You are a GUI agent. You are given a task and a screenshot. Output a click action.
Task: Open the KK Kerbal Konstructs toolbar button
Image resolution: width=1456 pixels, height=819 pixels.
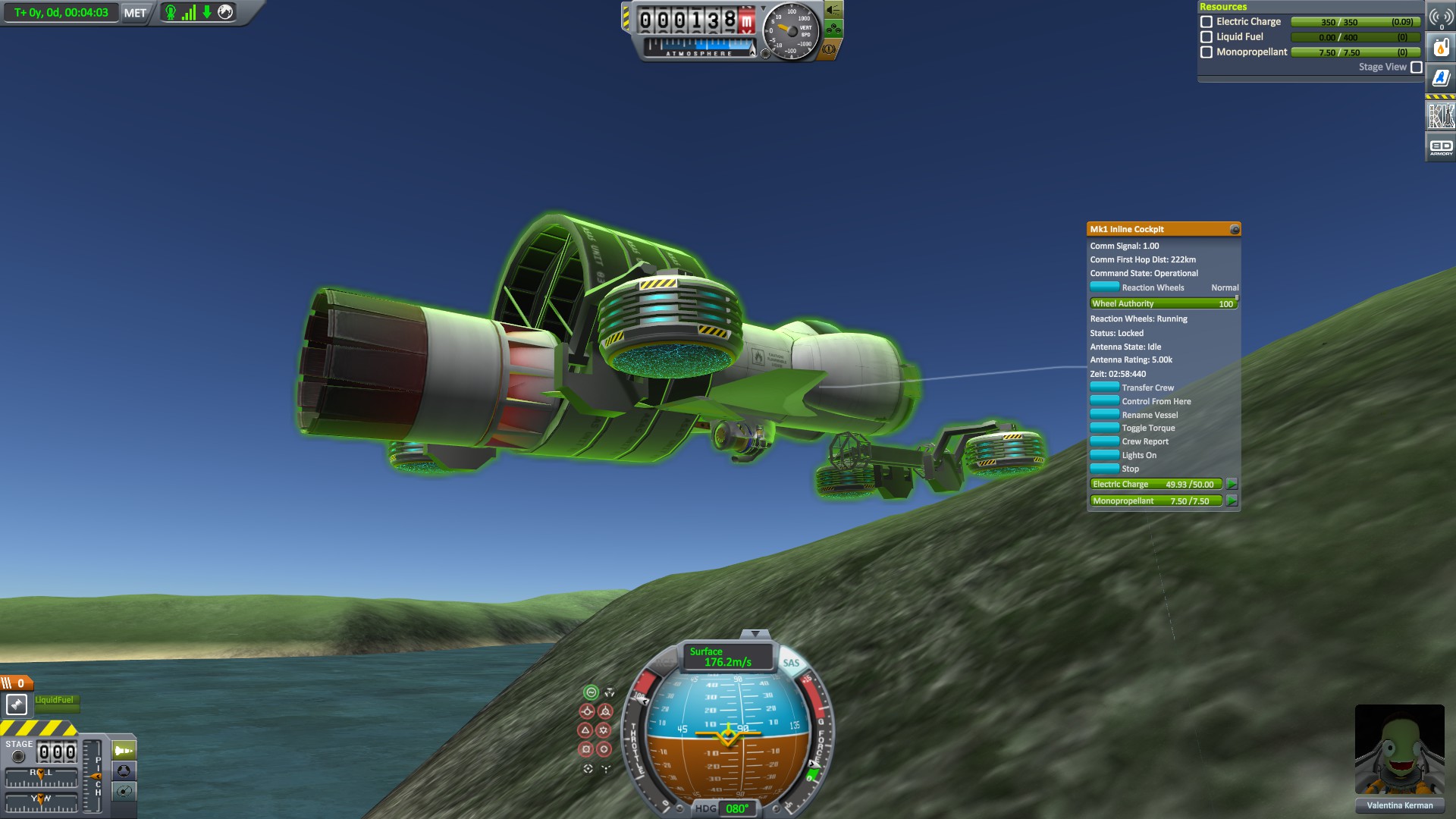point(1441,115)
